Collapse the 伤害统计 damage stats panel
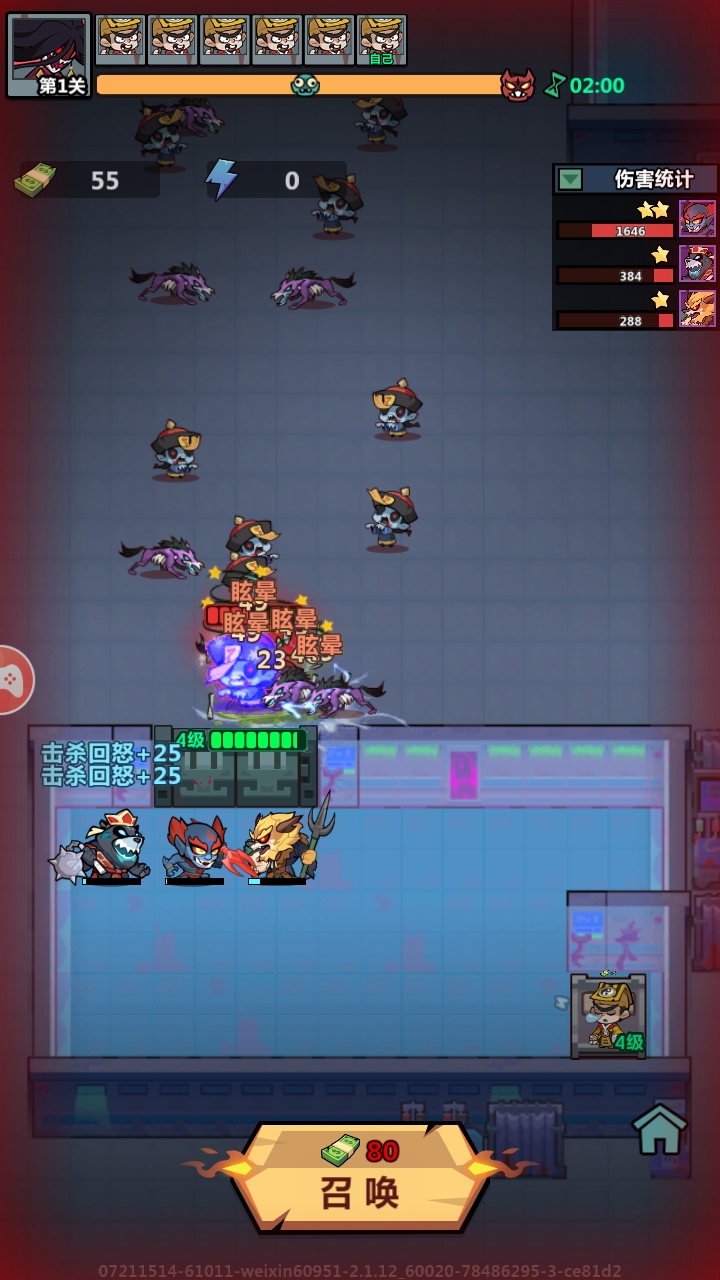The width and height of the screenshot is (720, 1280). pos(570,180)
